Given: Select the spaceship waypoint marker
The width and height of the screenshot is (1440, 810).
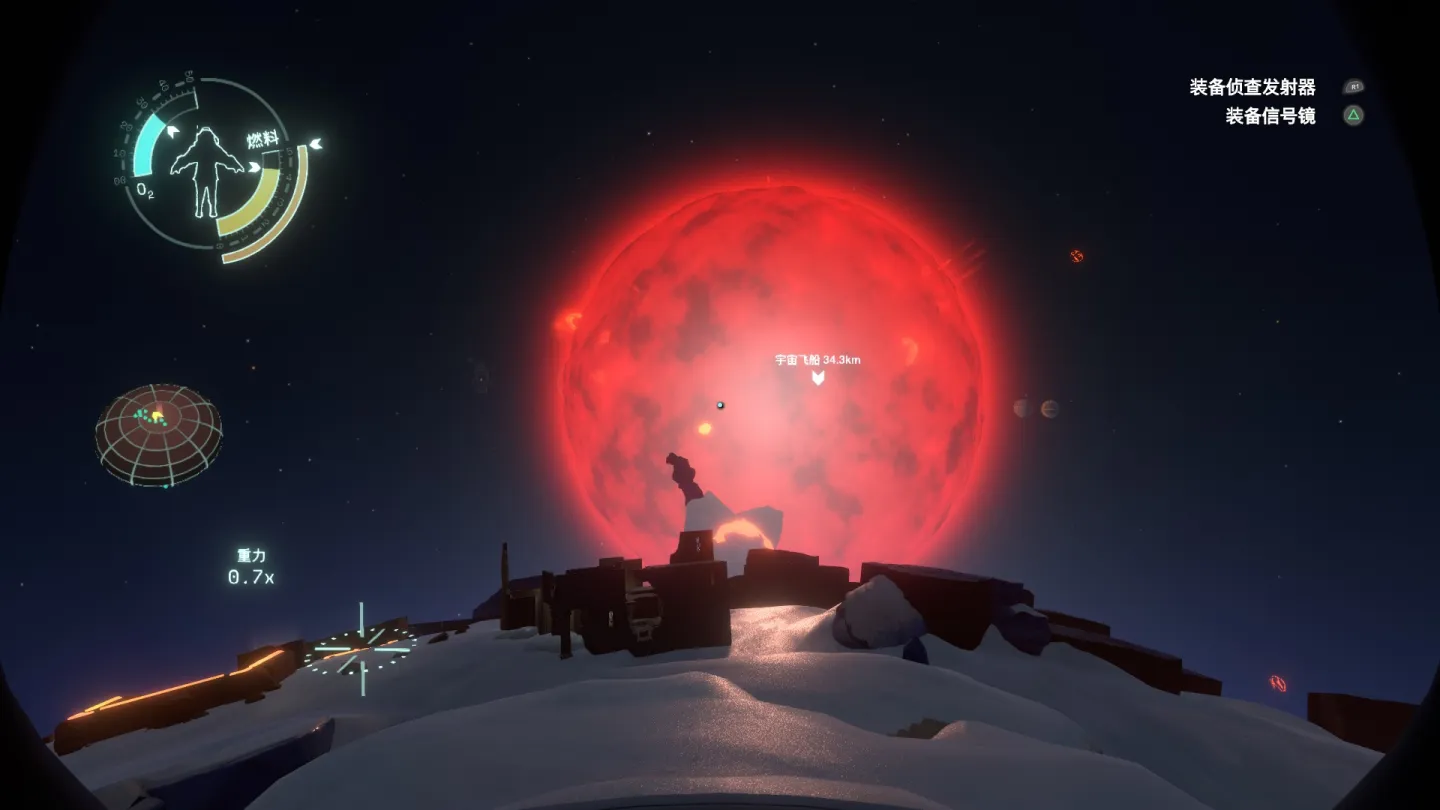Looking at the screenshot, I should coord(818,377).
